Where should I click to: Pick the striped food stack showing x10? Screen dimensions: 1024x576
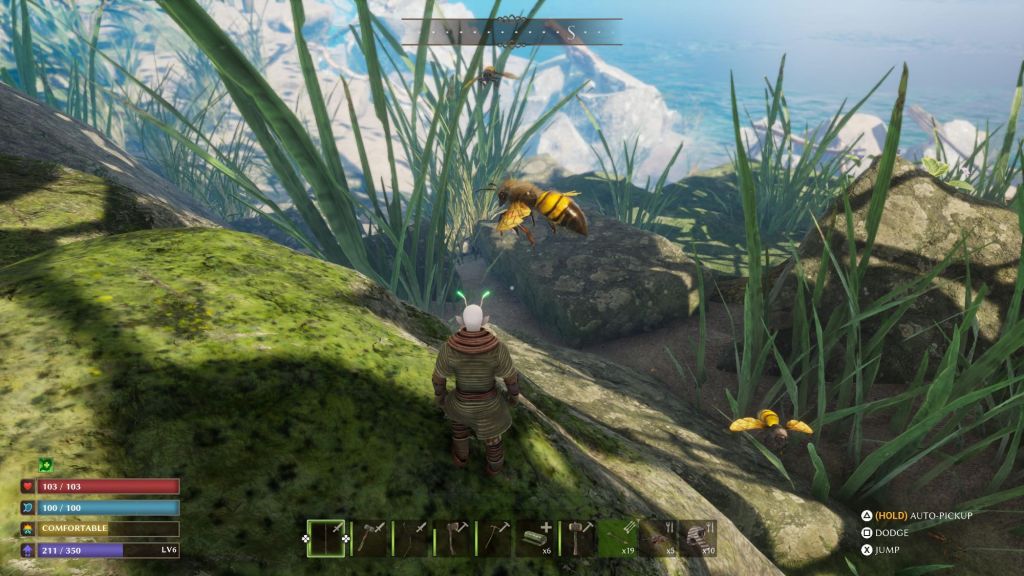pos(698,538)
